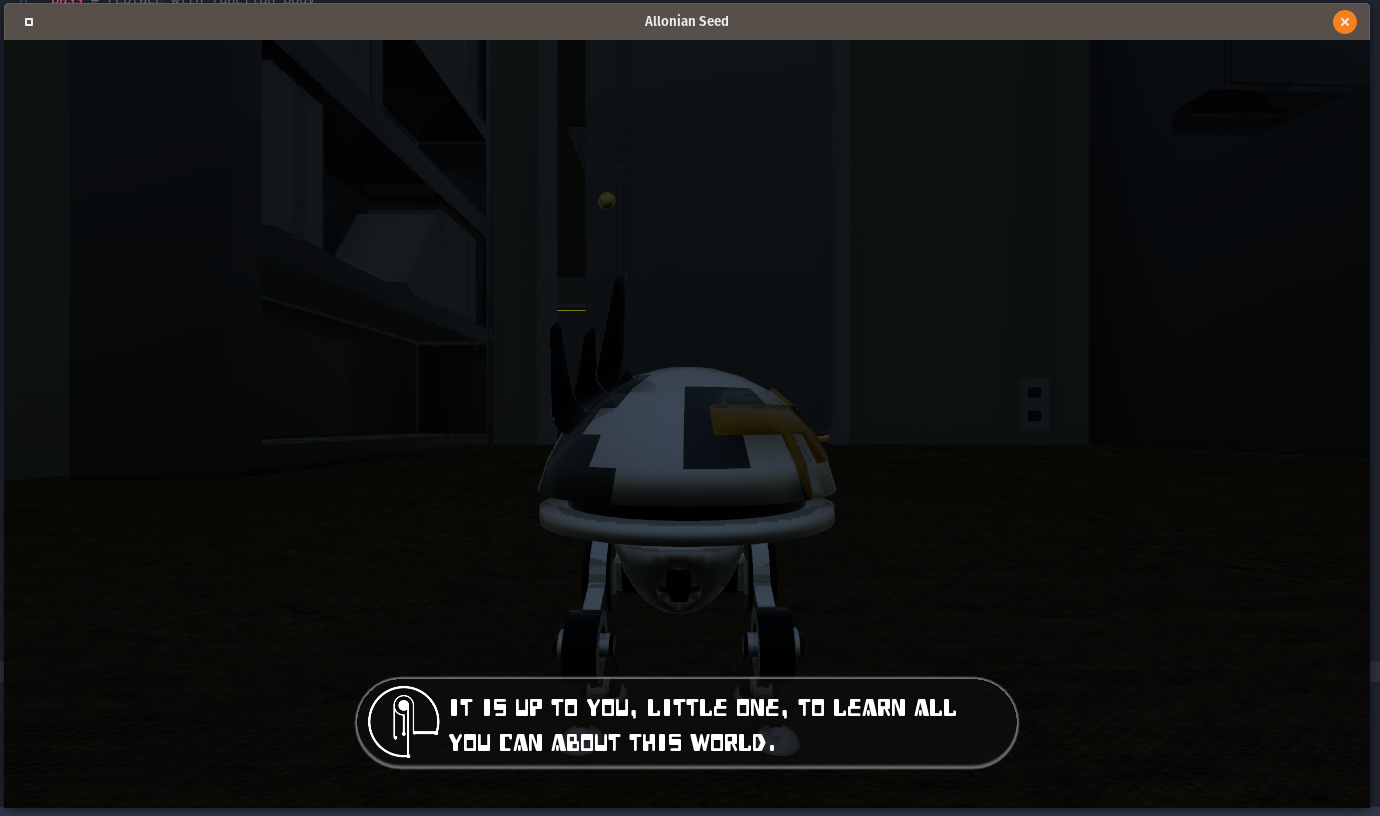The width and height of the screenshot is (1380, 816).
Task: Click the speaker portrait icon in the dialogue box
Action: pos(404,721)
